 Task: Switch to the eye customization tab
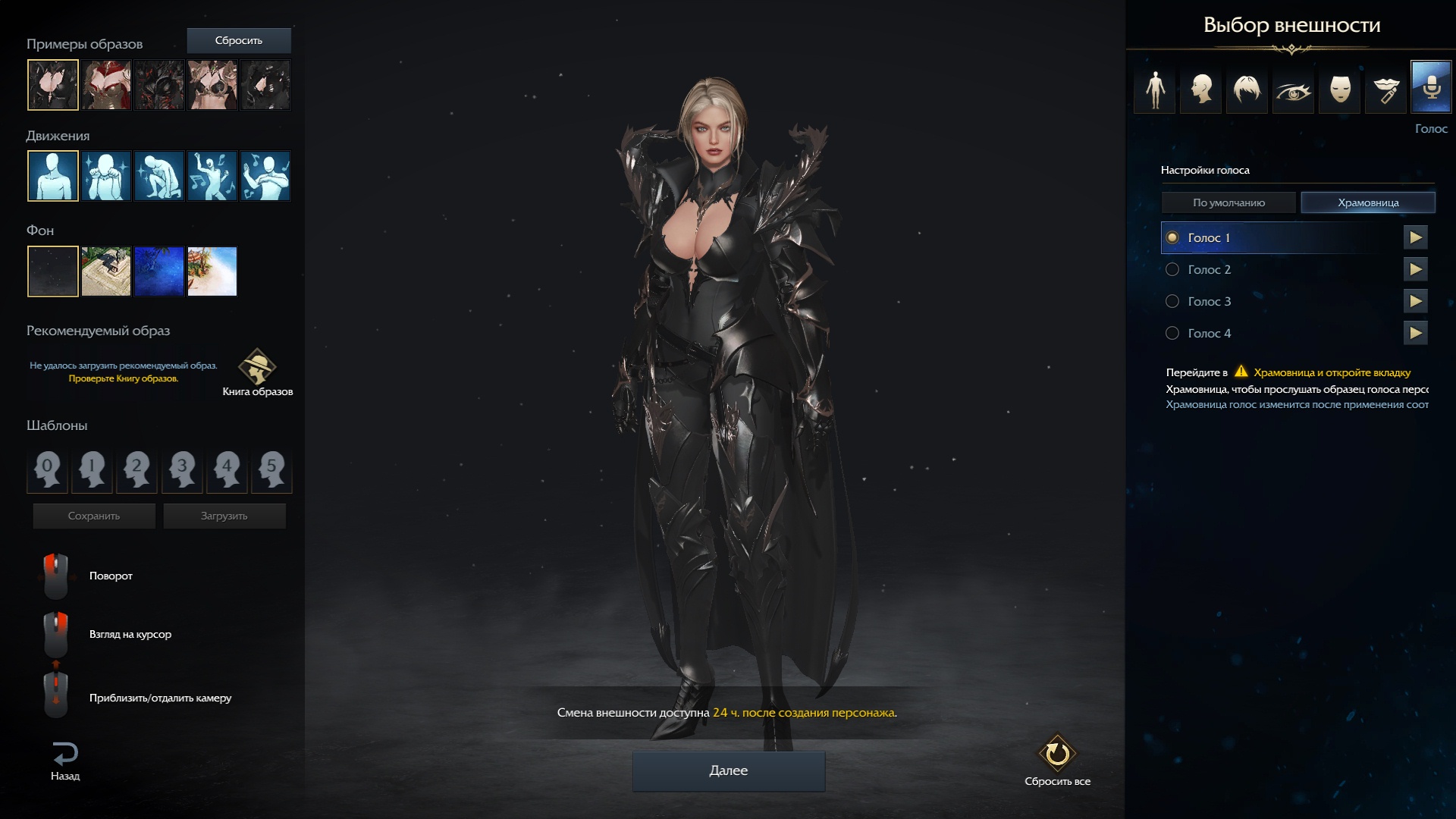(1293, 89)
